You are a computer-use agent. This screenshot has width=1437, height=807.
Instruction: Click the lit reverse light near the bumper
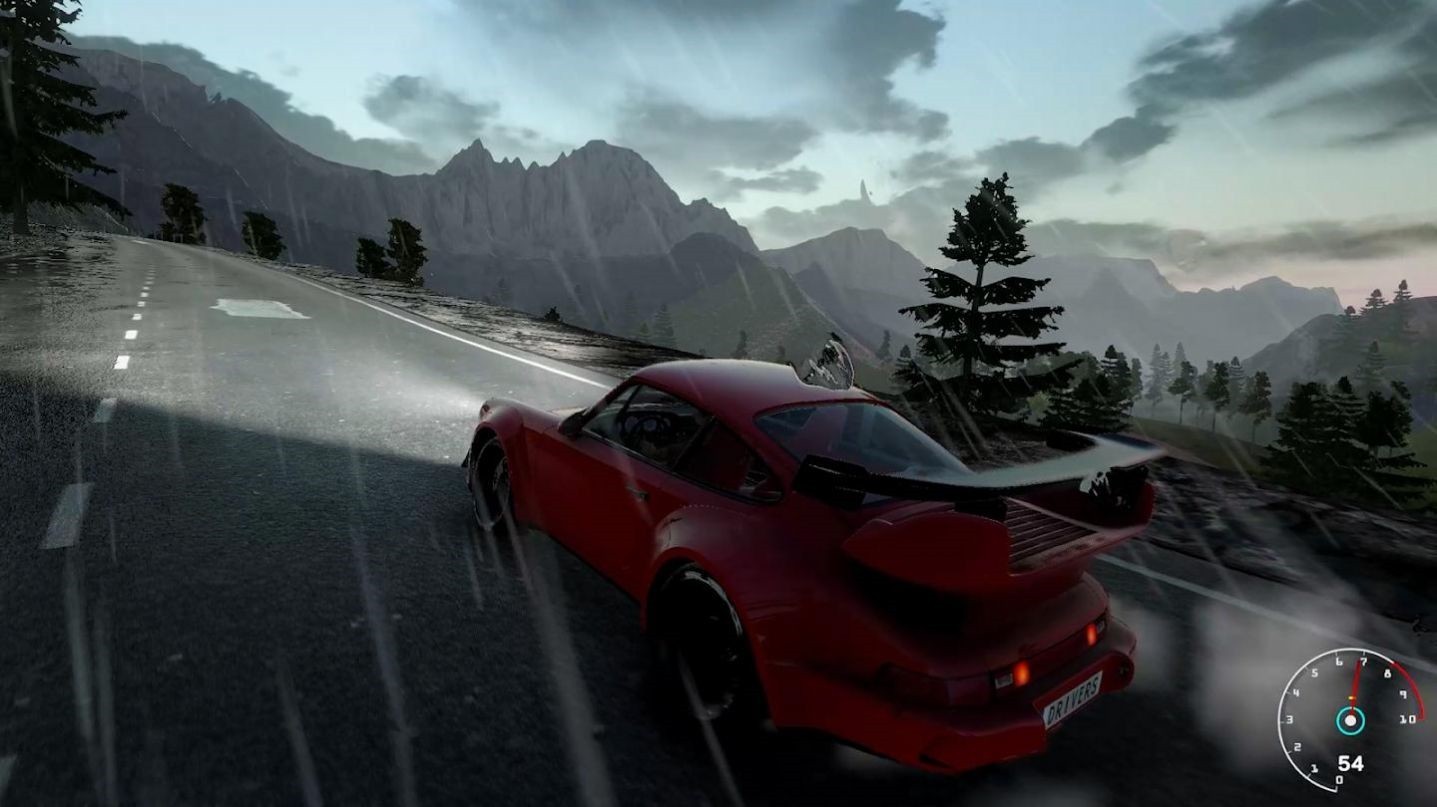(1003, 680)
